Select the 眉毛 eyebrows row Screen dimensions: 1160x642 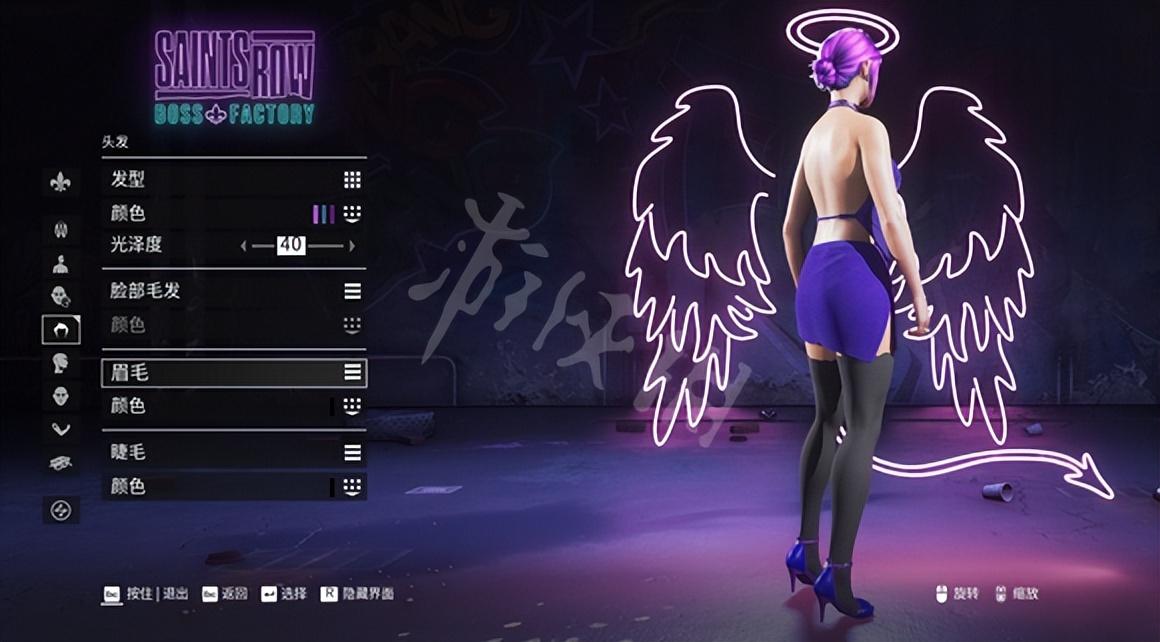tap(234, 373)
